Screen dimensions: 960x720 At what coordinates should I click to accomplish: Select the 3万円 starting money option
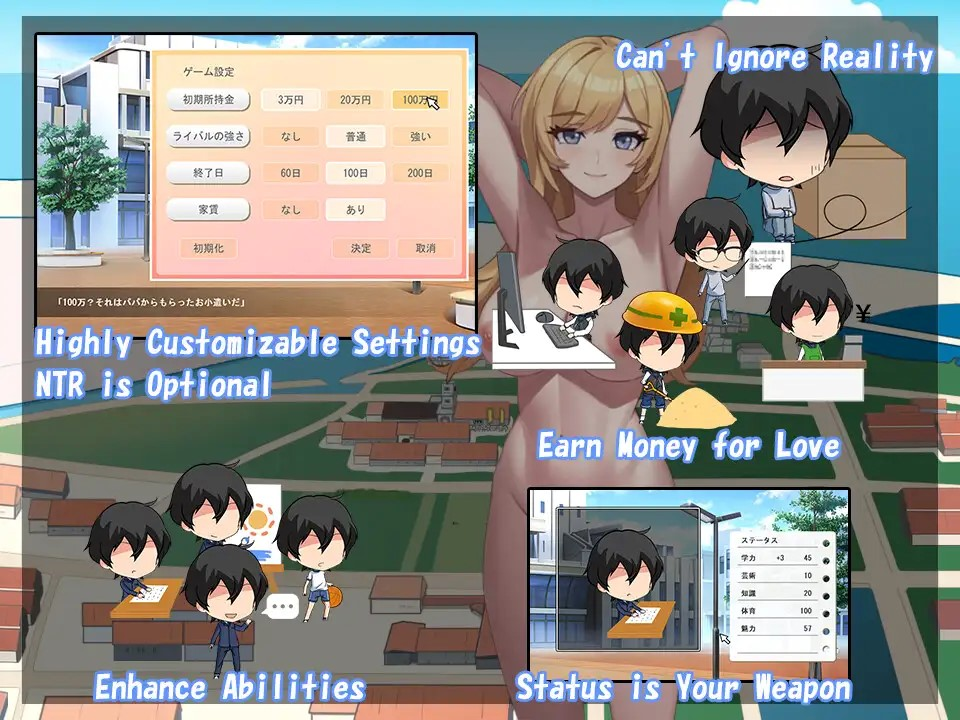click(x=291, y=100)
